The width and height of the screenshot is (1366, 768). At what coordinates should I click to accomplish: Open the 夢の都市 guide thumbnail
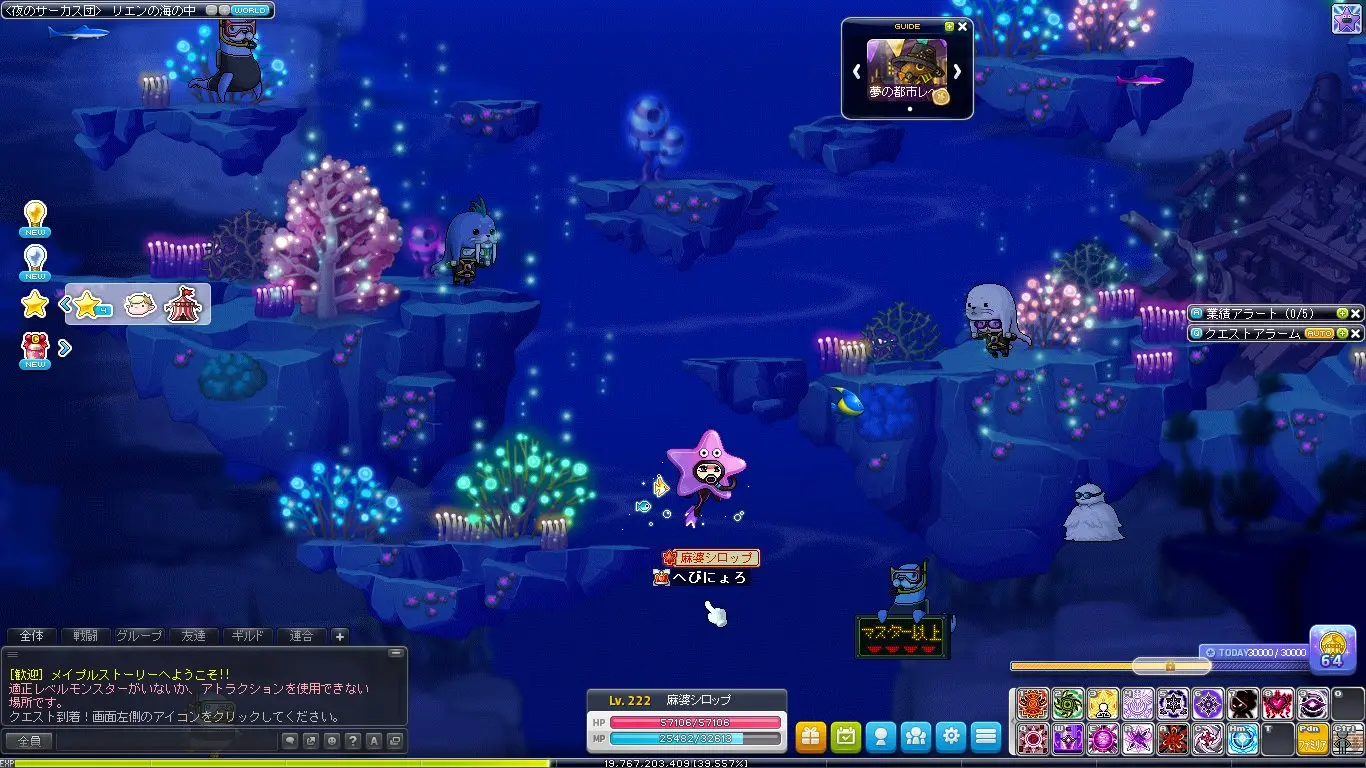(x=906, y=70)
